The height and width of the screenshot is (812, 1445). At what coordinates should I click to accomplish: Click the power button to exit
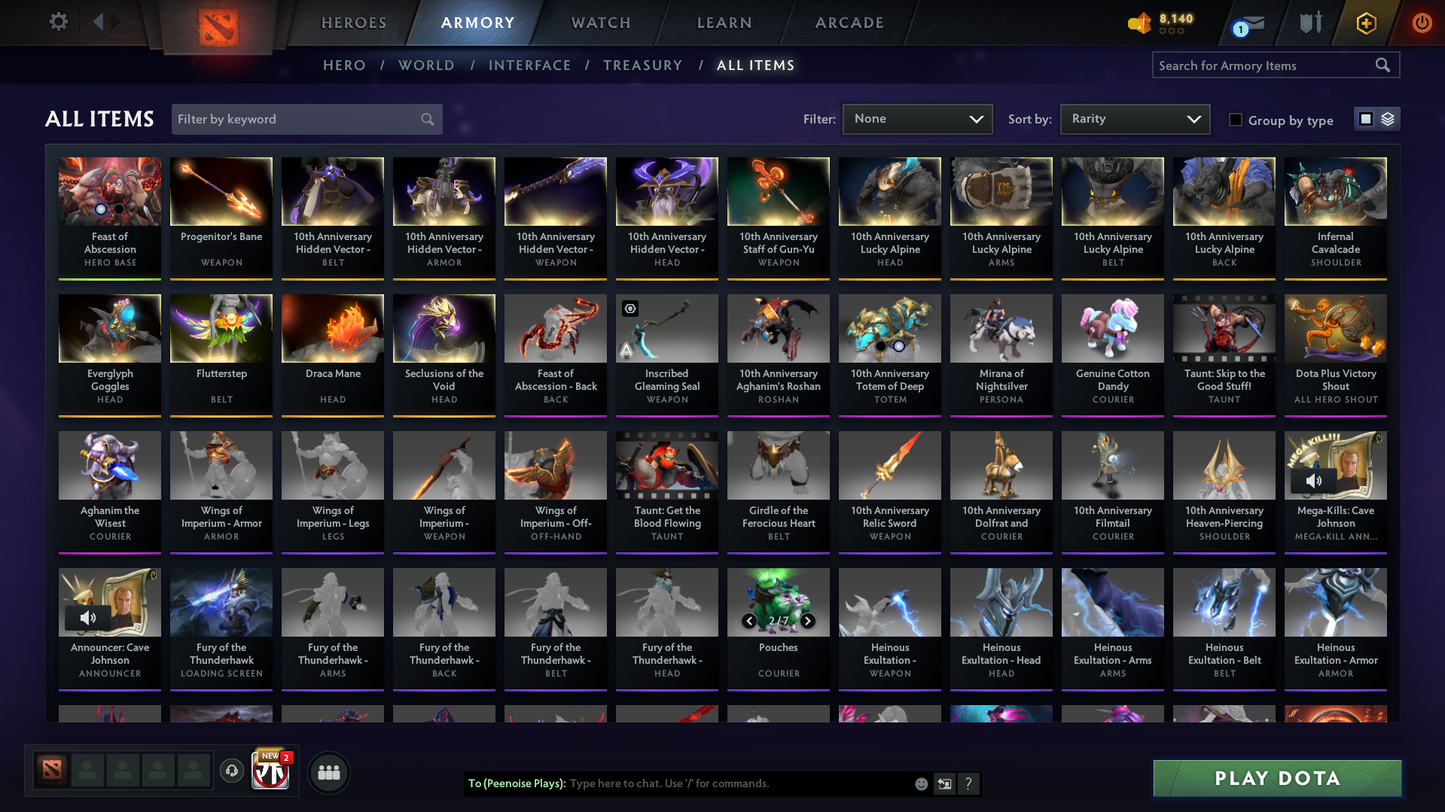[1421, 22]
